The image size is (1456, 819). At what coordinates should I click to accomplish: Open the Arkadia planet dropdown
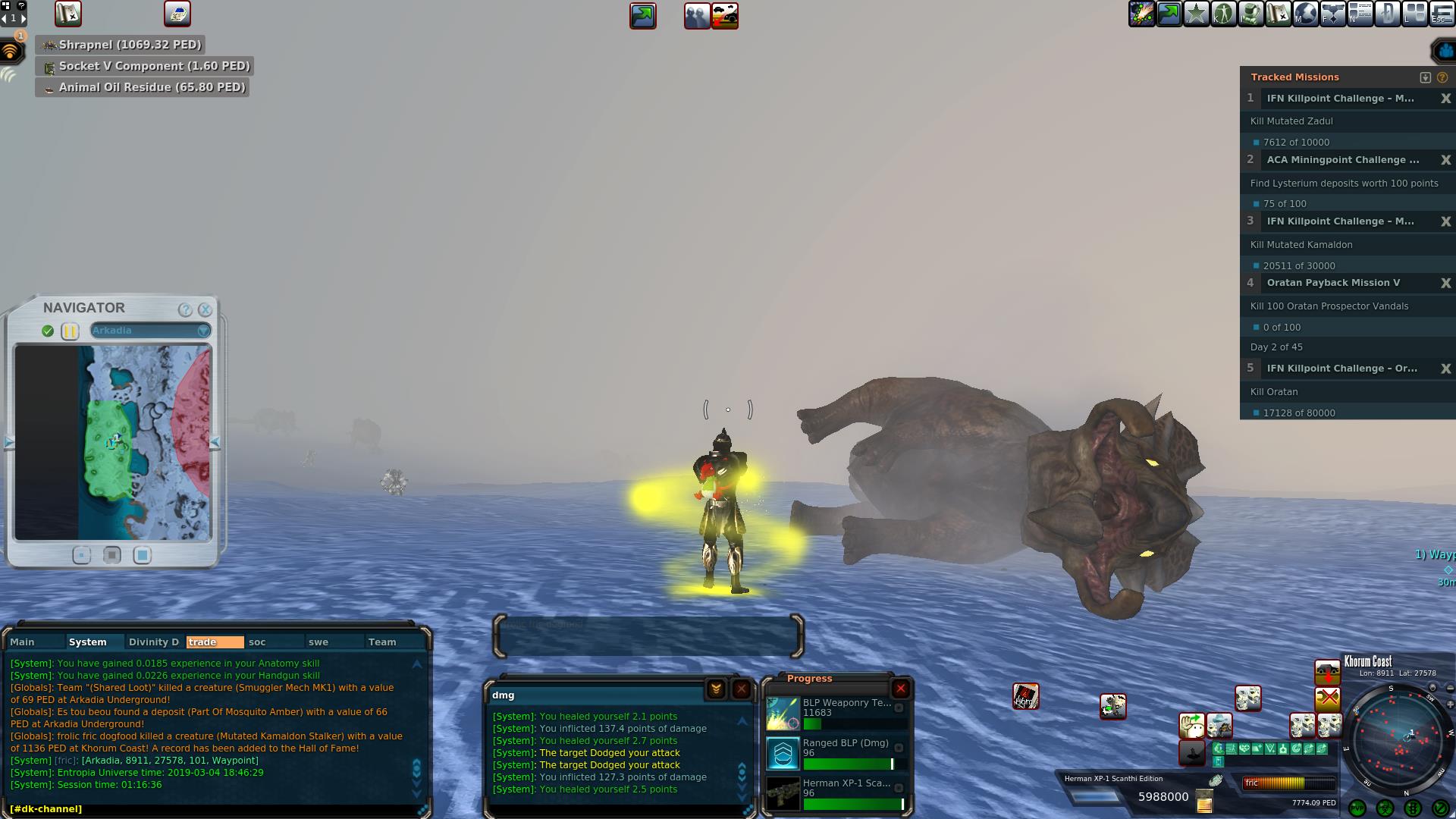tap(203, 331)
